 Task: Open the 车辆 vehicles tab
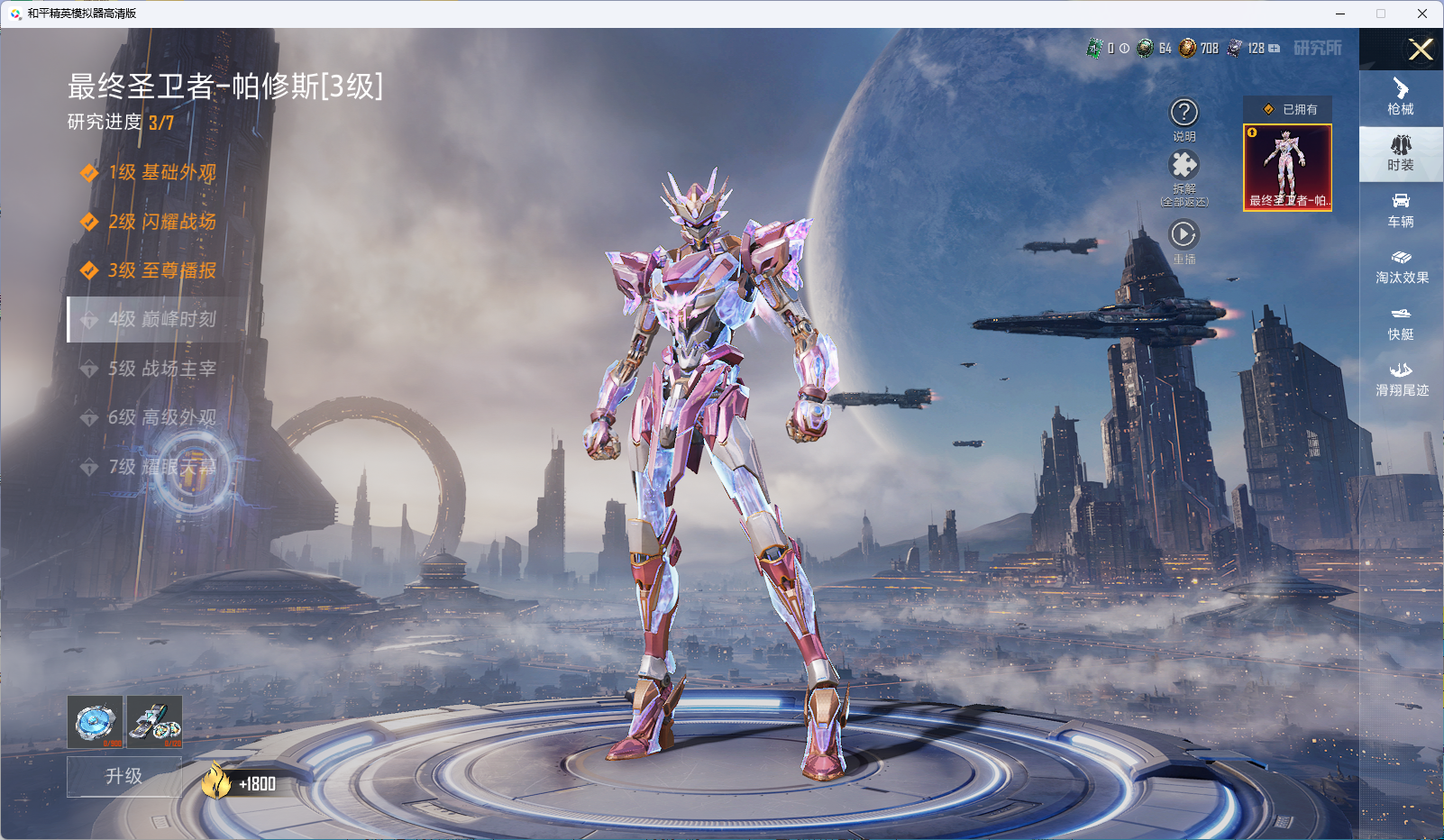point(1401,210)
